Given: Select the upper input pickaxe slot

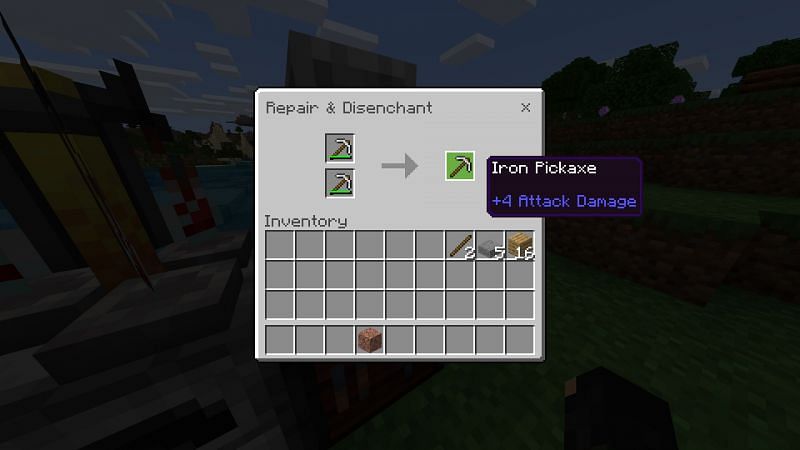Looking at the screenshot, I should pos(340,149).
